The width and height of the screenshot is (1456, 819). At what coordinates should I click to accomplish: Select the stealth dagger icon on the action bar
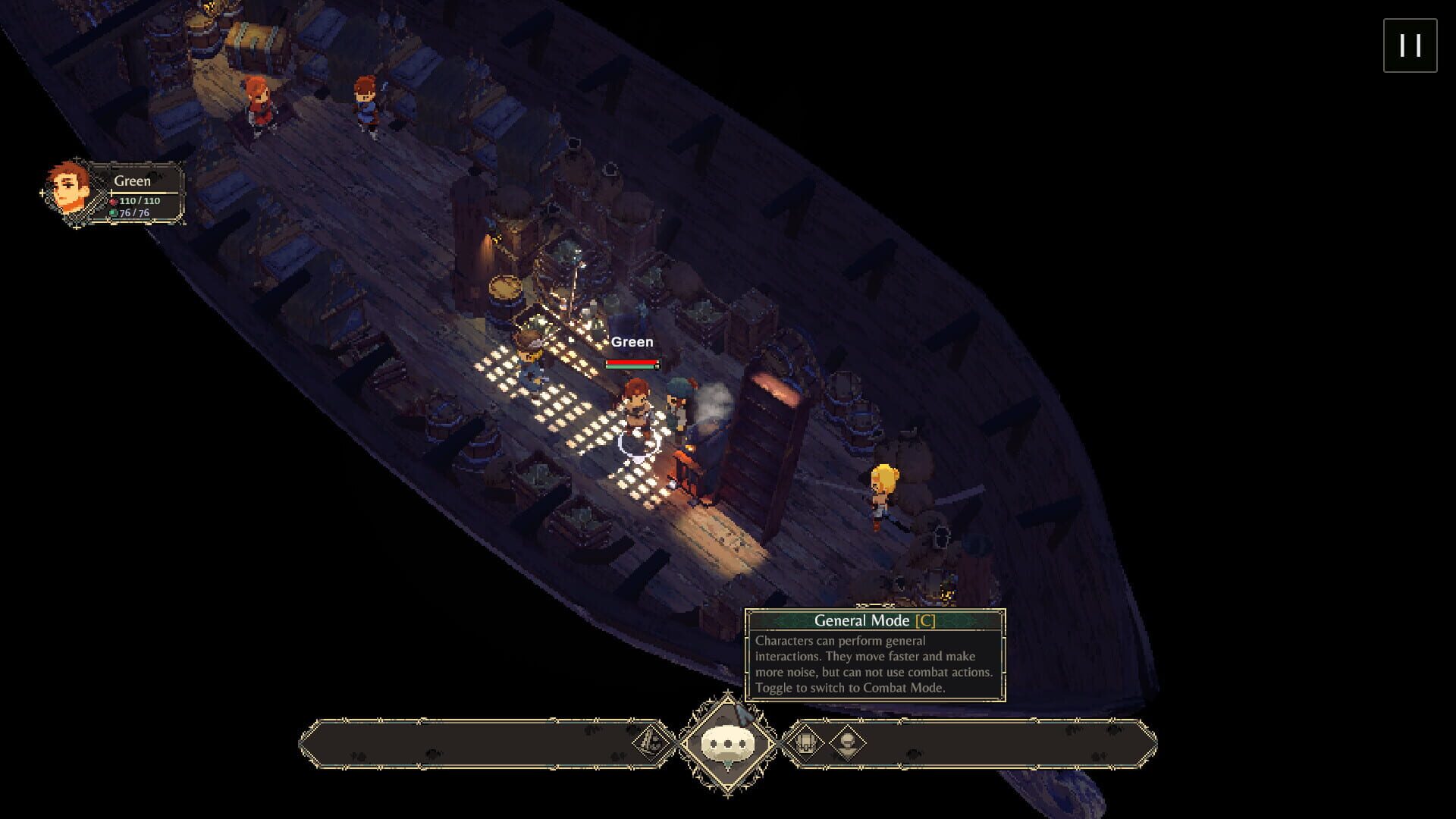(x=651, y=743)
